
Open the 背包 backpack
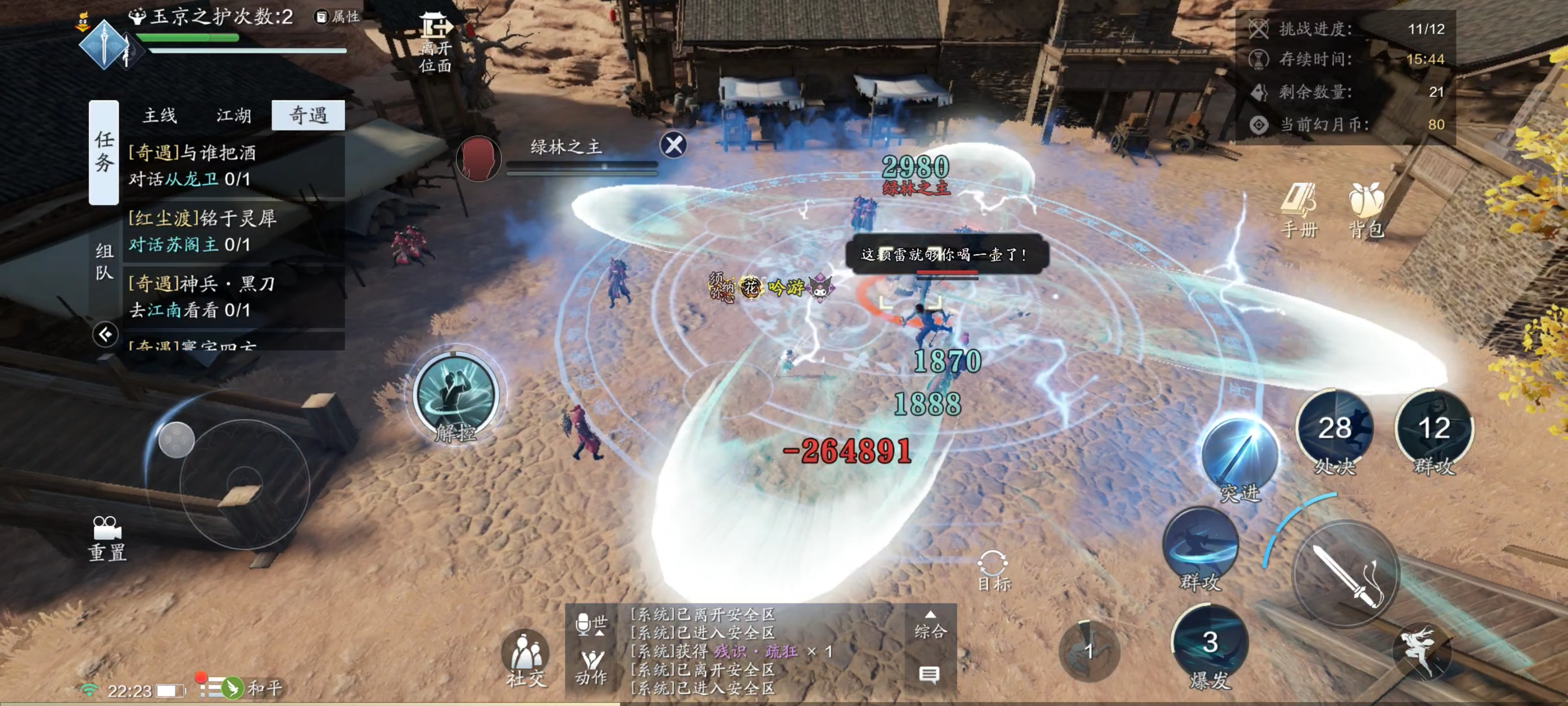coord(1366,210)
